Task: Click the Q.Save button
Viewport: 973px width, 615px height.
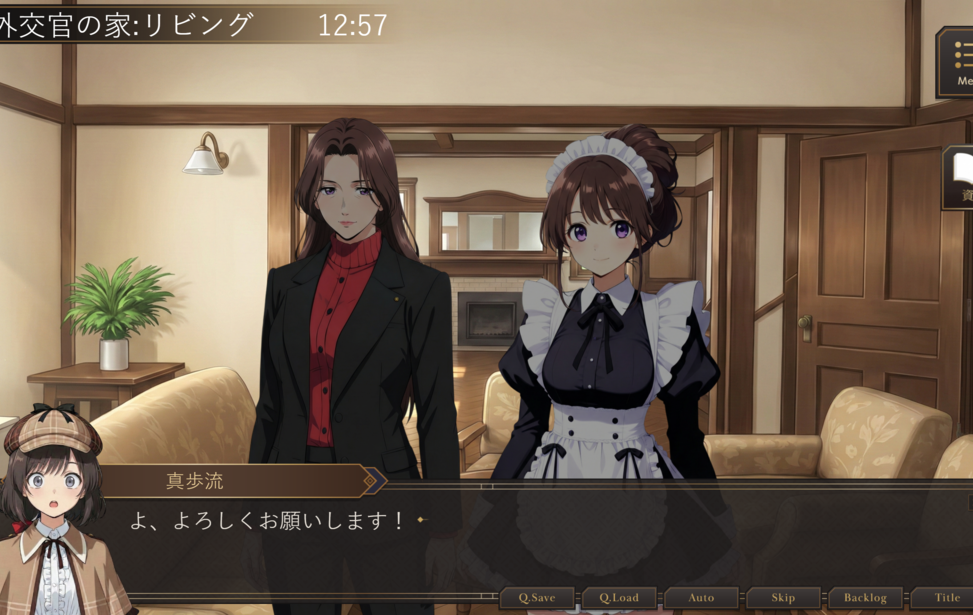Action: [x=537, y=598]
